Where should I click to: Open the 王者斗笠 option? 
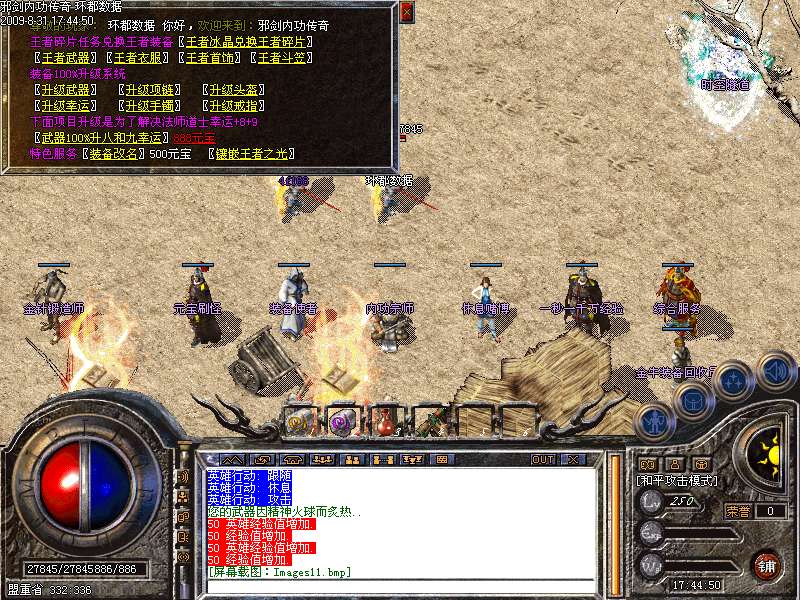point(285,58)
